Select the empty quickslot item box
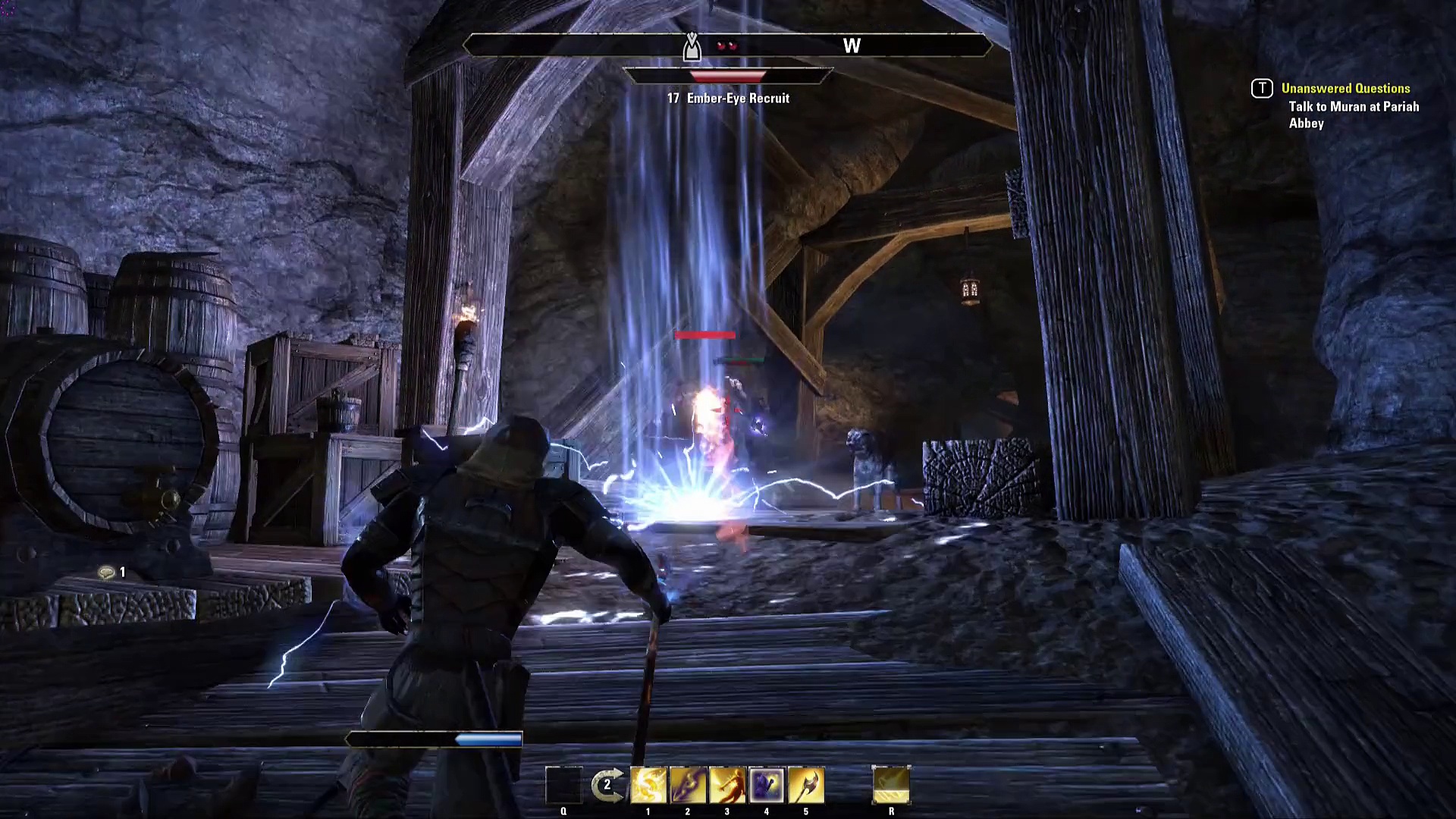1456x819 pixels. [563, 785]
